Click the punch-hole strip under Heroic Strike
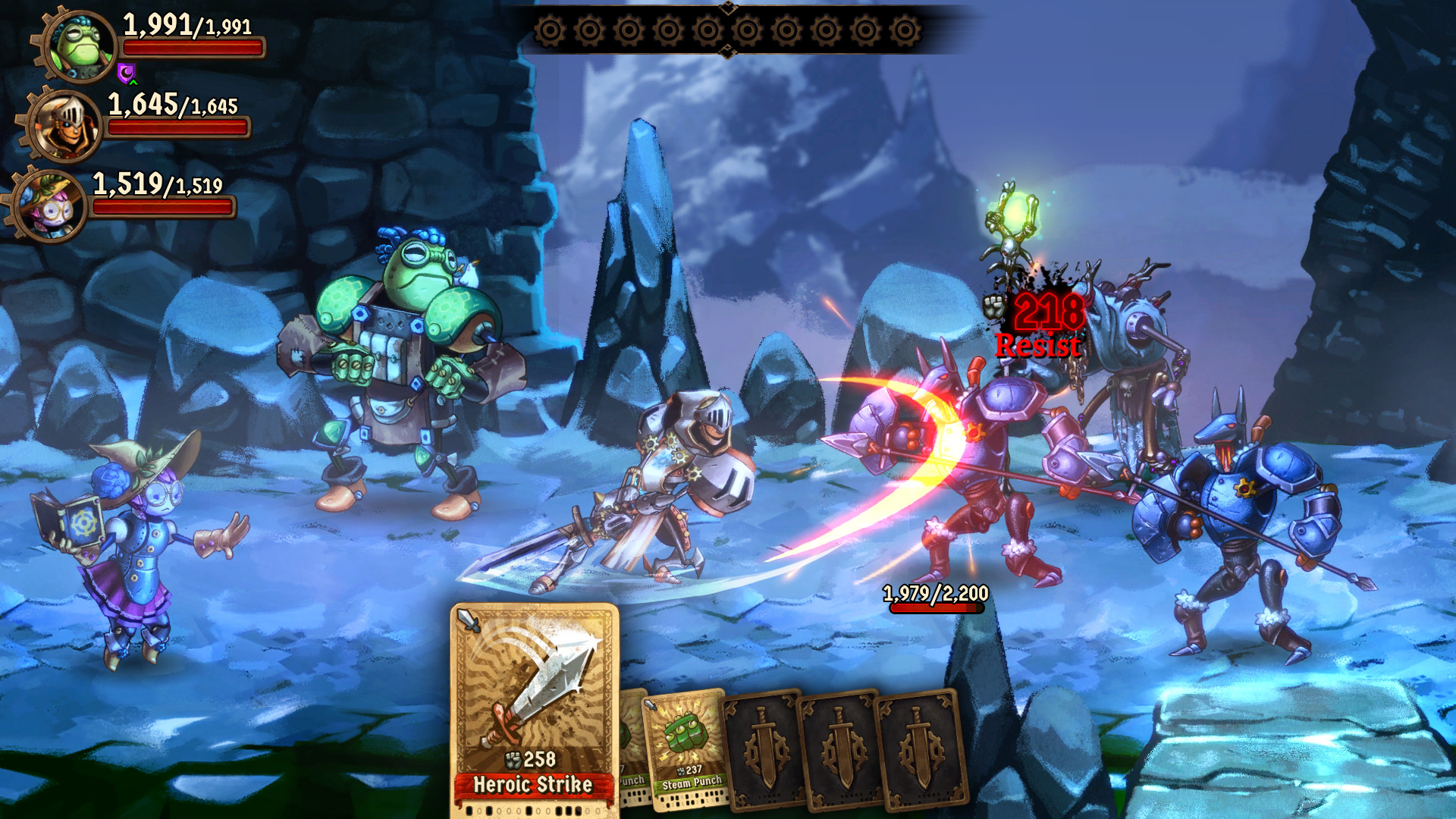Viewport: 1456px width, 819px height. pos(531,810)
